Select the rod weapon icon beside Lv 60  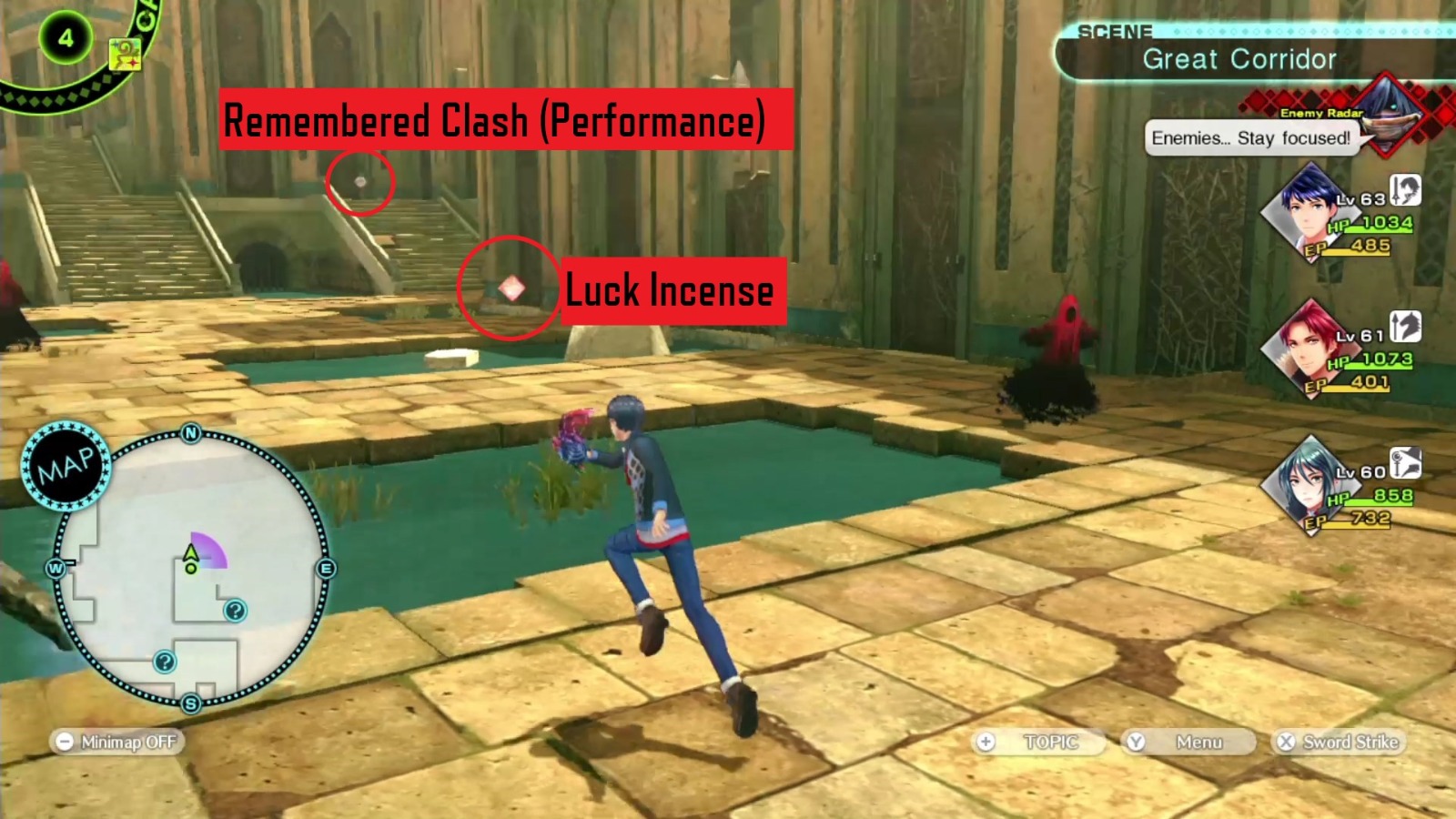(1404, 461)
